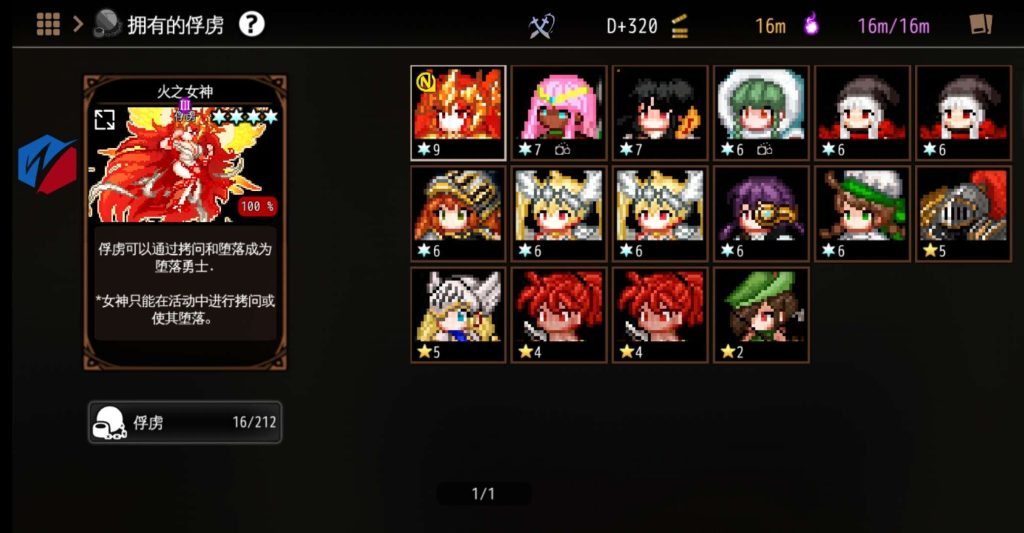This screenshot has height=533, width=1024.
Task: Choose the black-haired 7-star captive
Action: (660, 113)
